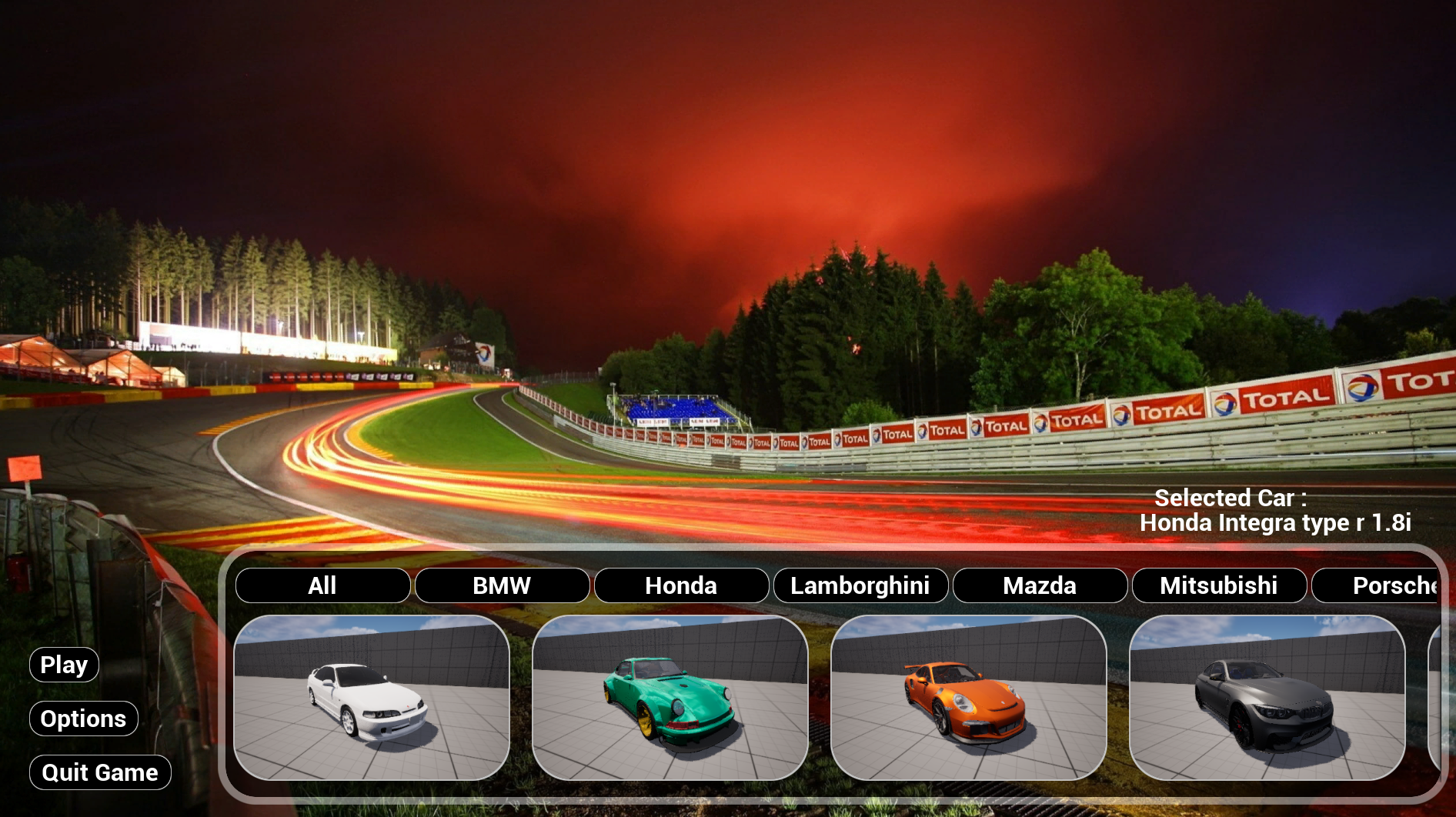Select the grey BMW coupe thumbnail
Viewport: 1456px width, 817px height.
pos(1267,698)
